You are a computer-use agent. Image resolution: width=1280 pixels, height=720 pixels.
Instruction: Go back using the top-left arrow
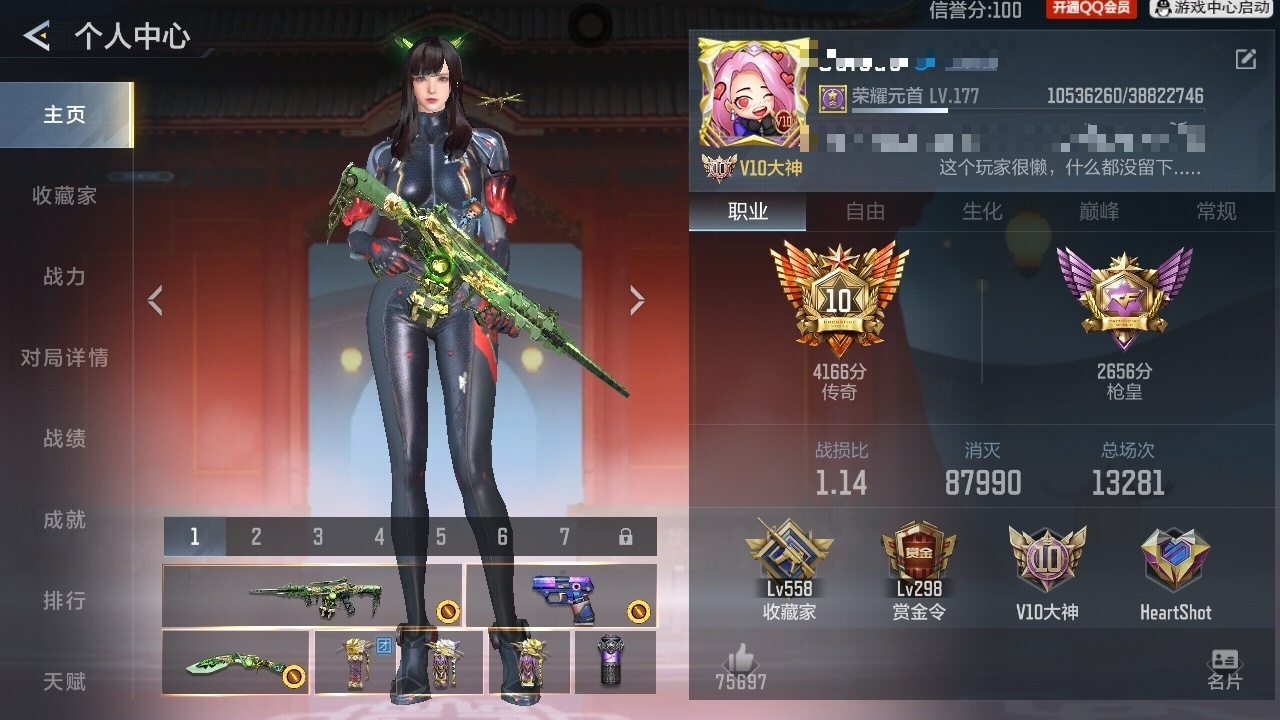click(x=37, y=37)
